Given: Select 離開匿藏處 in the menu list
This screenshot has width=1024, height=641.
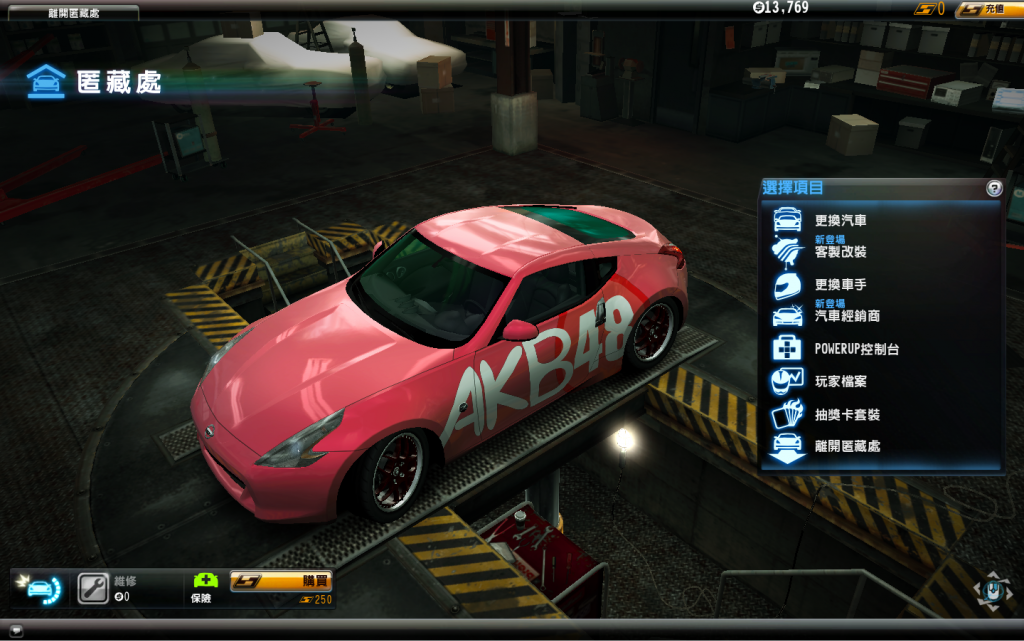Looking at the screenshot, I should pos(846,446).
